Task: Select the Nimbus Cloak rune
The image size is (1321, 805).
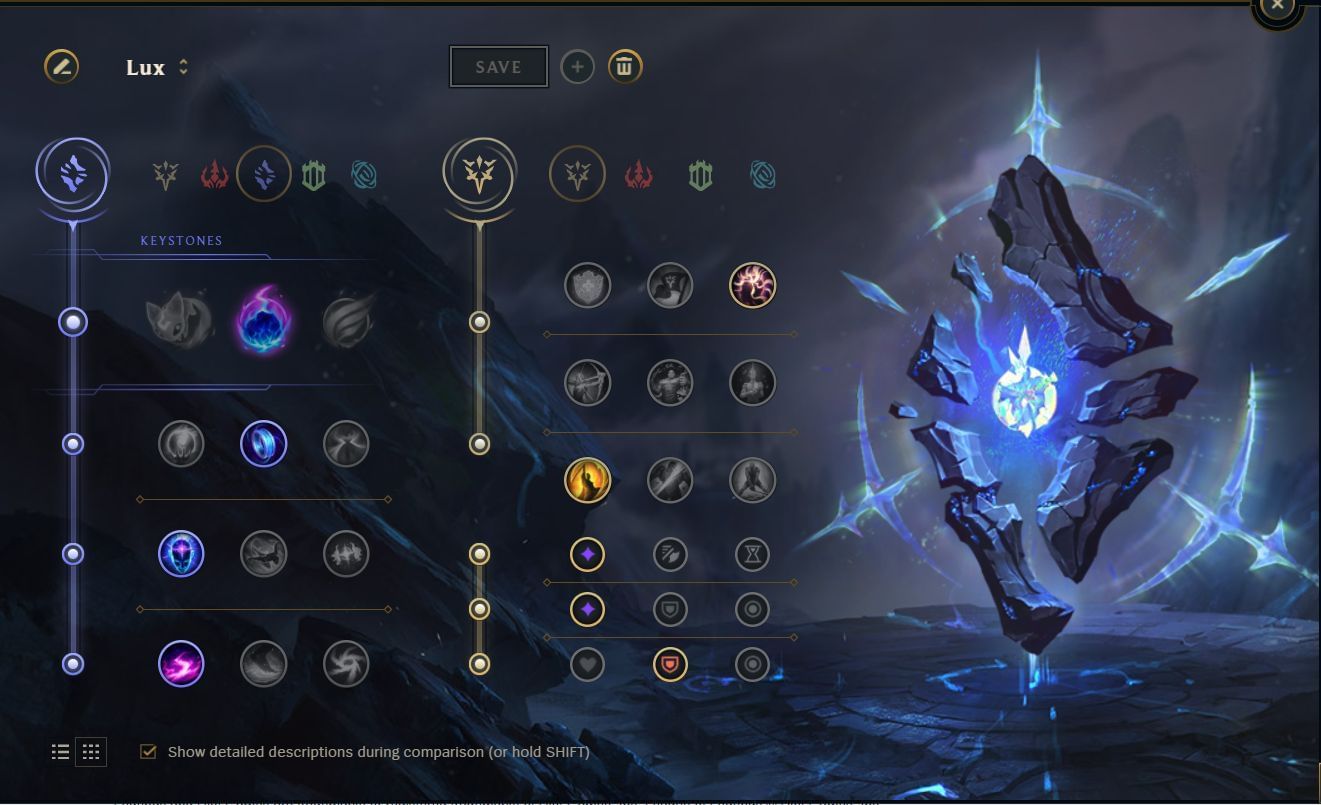Action: [346, 443]
